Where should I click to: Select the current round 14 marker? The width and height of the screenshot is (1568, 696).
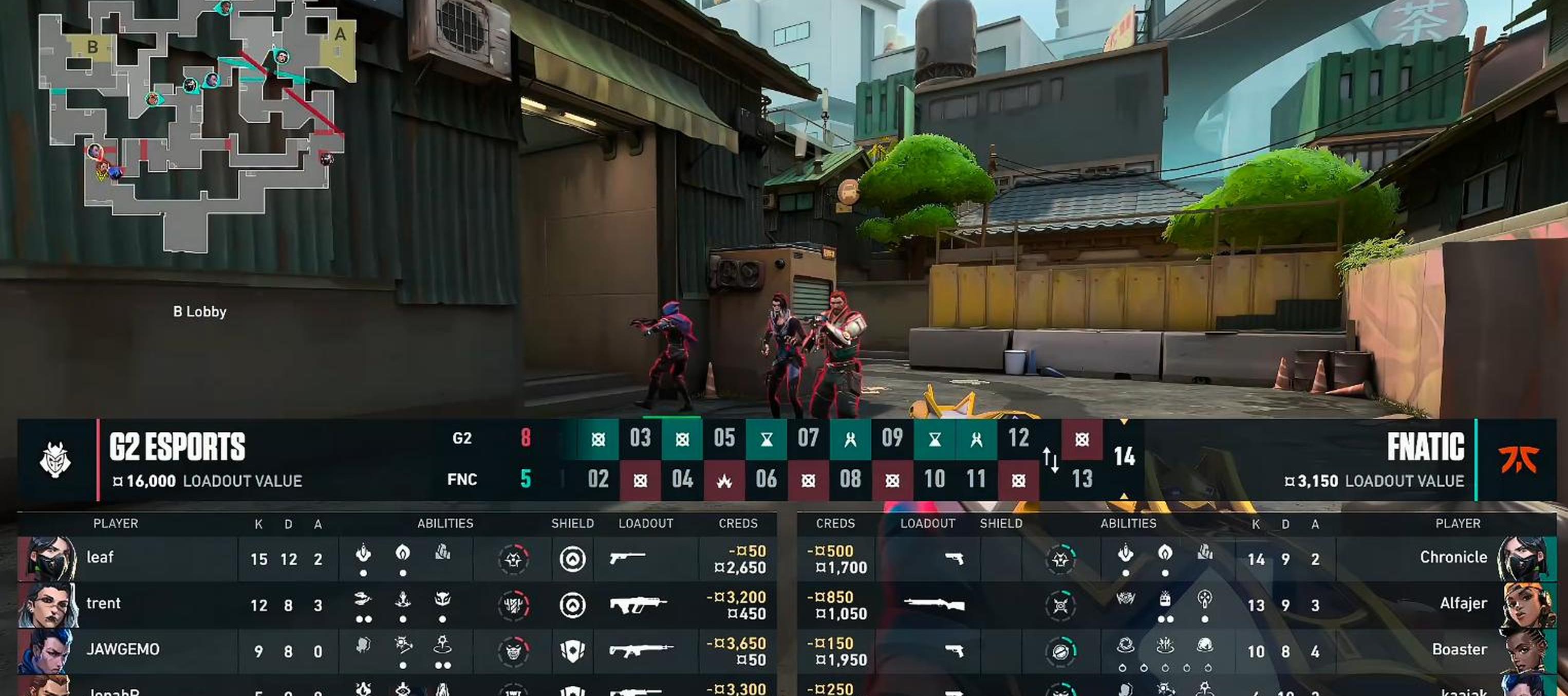(x=1124, y=456)
